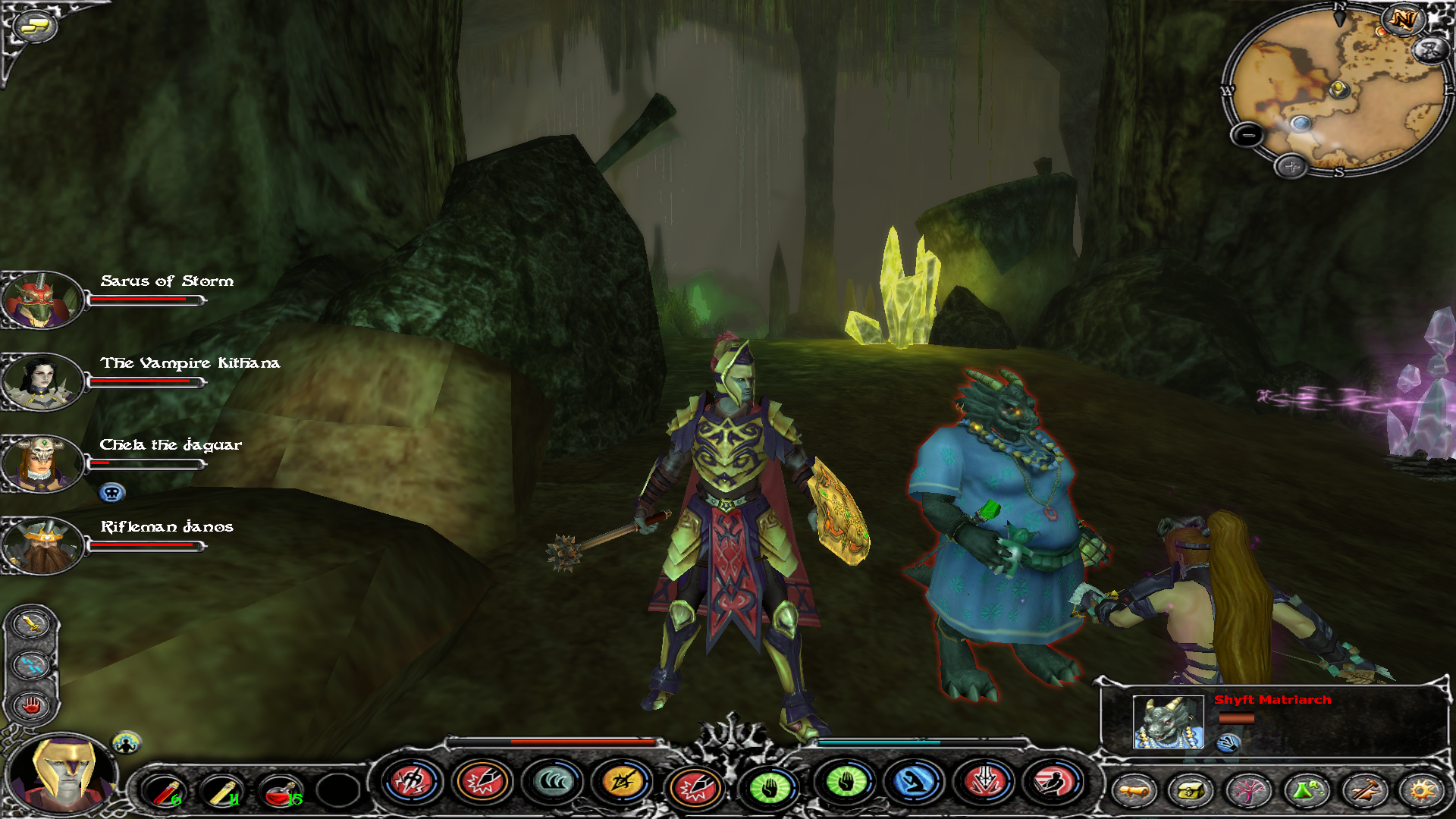This screenshot has width=1456, height=819.
Task: Drink the round red flask potion
Action: [x=280, y=791]
